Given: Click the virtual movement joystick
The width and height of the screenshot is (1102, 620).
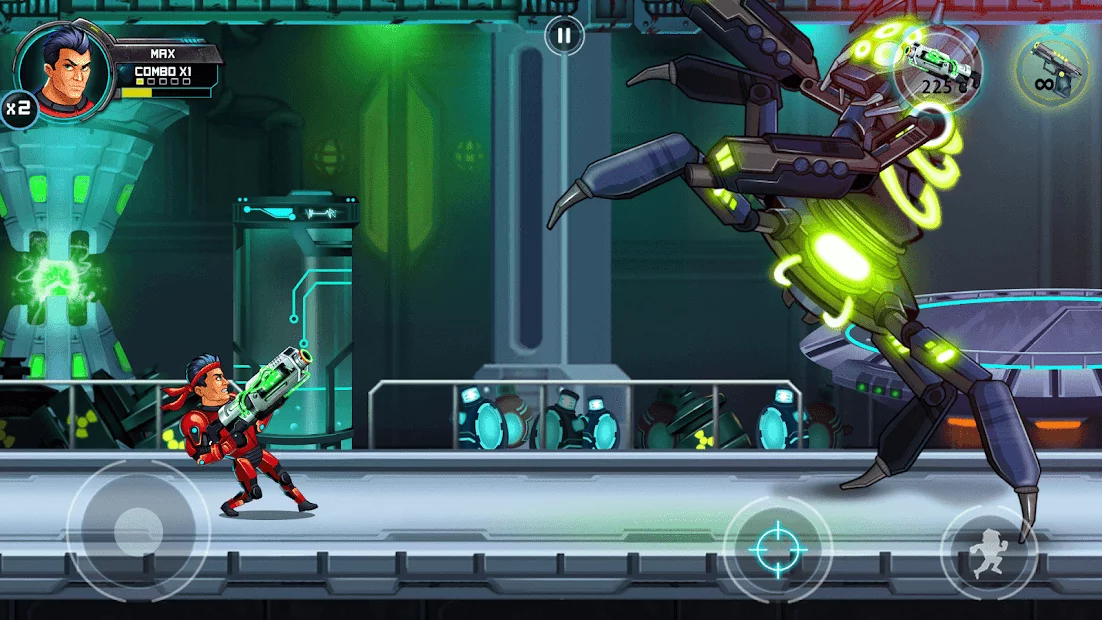Looking at the screenshot, I should tap(138, 531).
